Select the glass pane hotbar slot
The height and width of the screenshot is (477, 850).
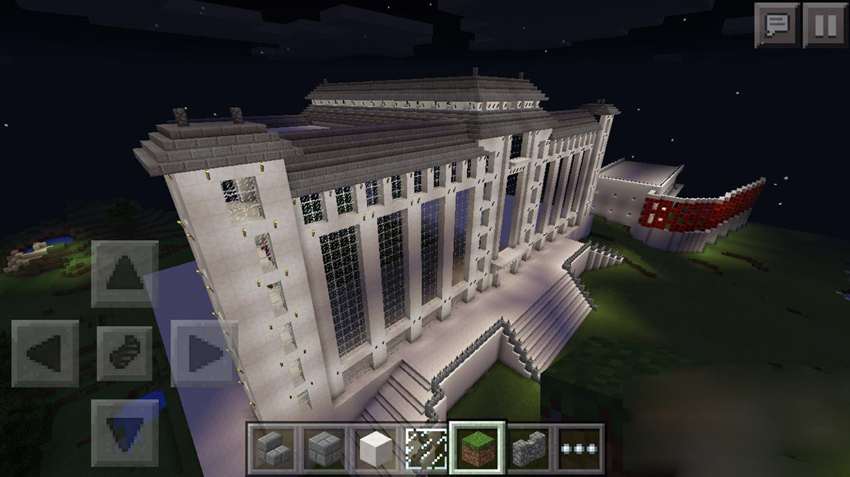click(x=425, y=446)
